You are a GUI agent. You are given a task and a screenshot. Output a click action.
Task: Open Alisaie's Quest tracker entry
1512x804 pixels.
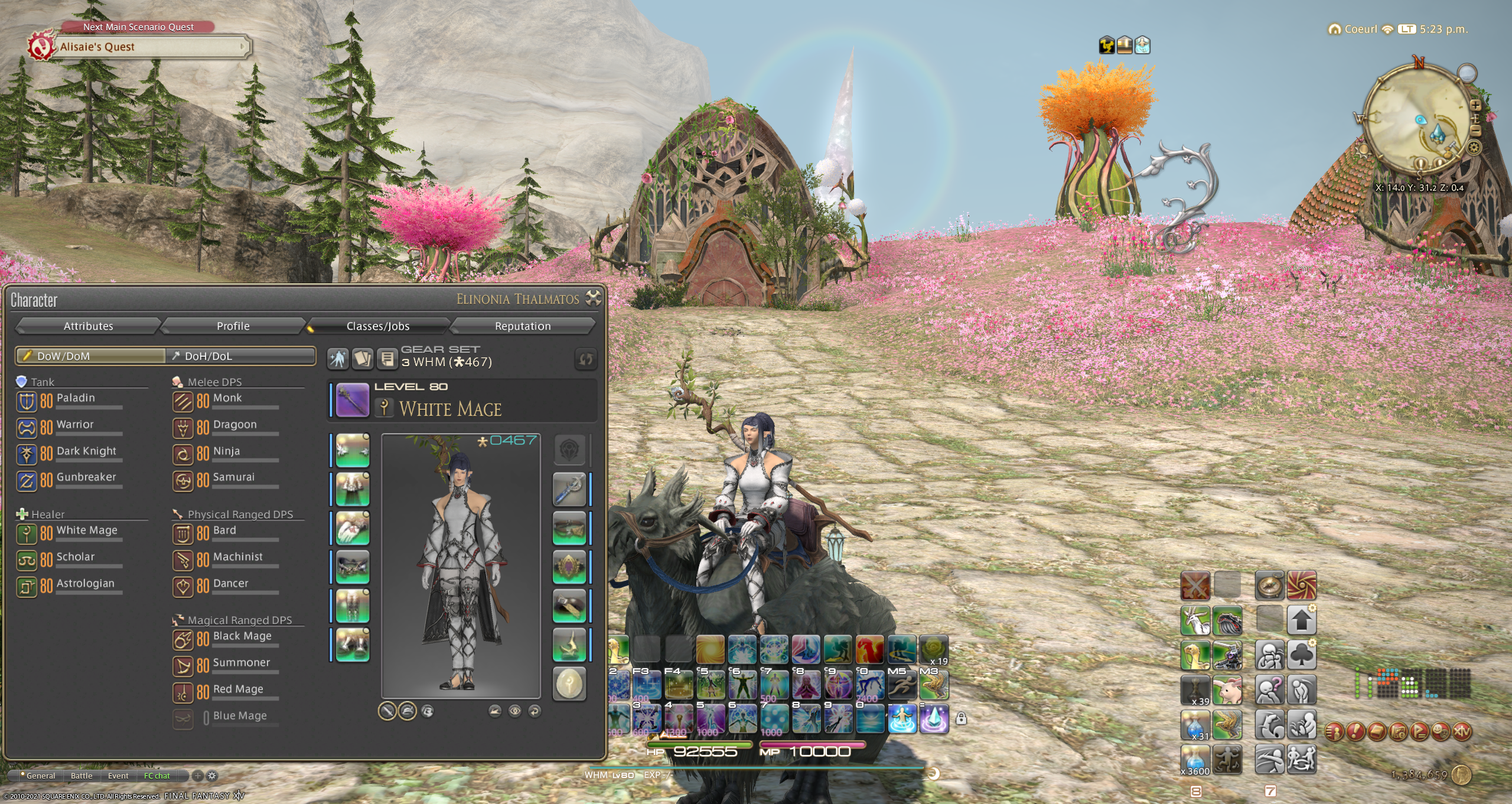click(151, 47)
